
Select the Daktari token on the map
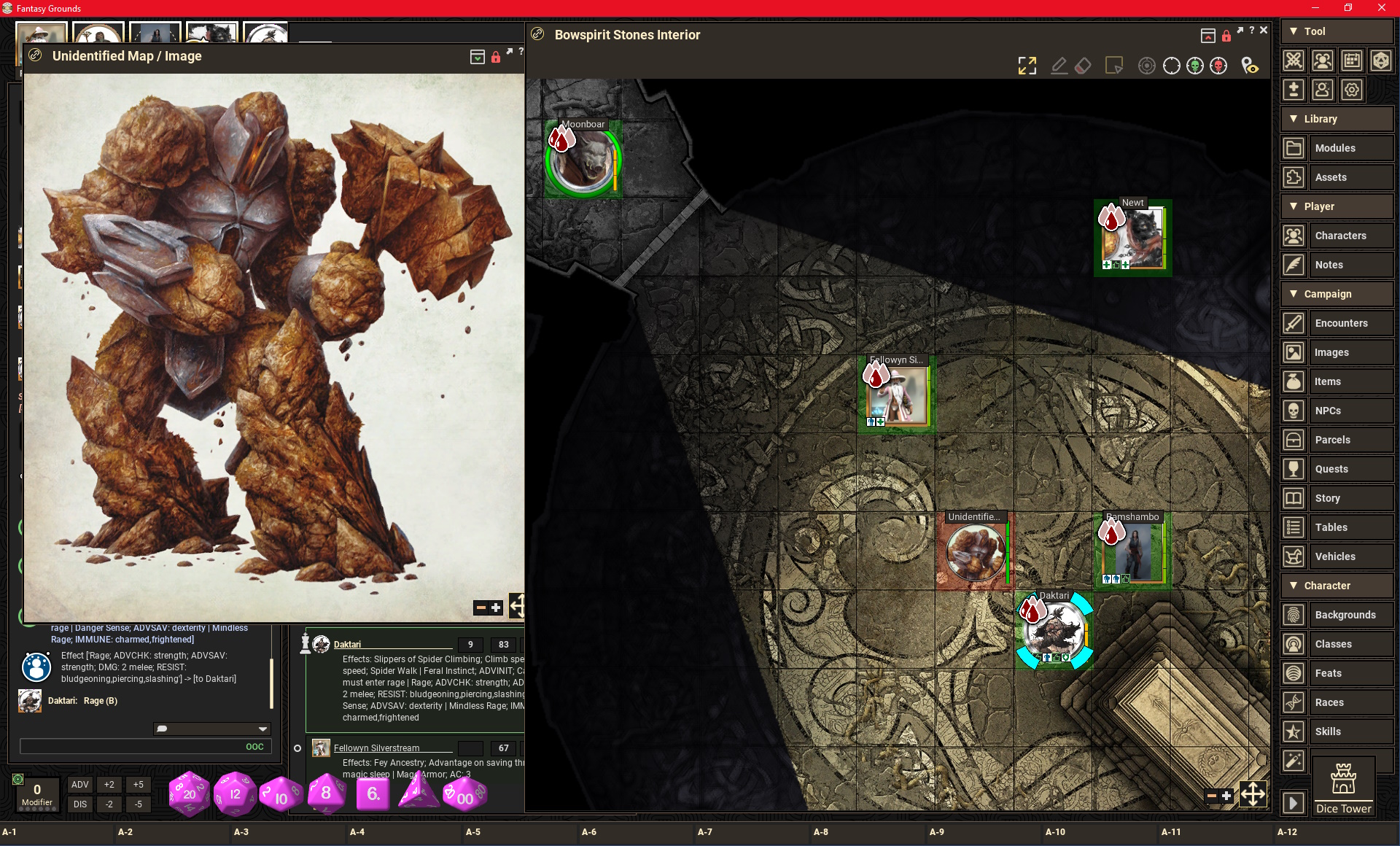pos(1054,632)
